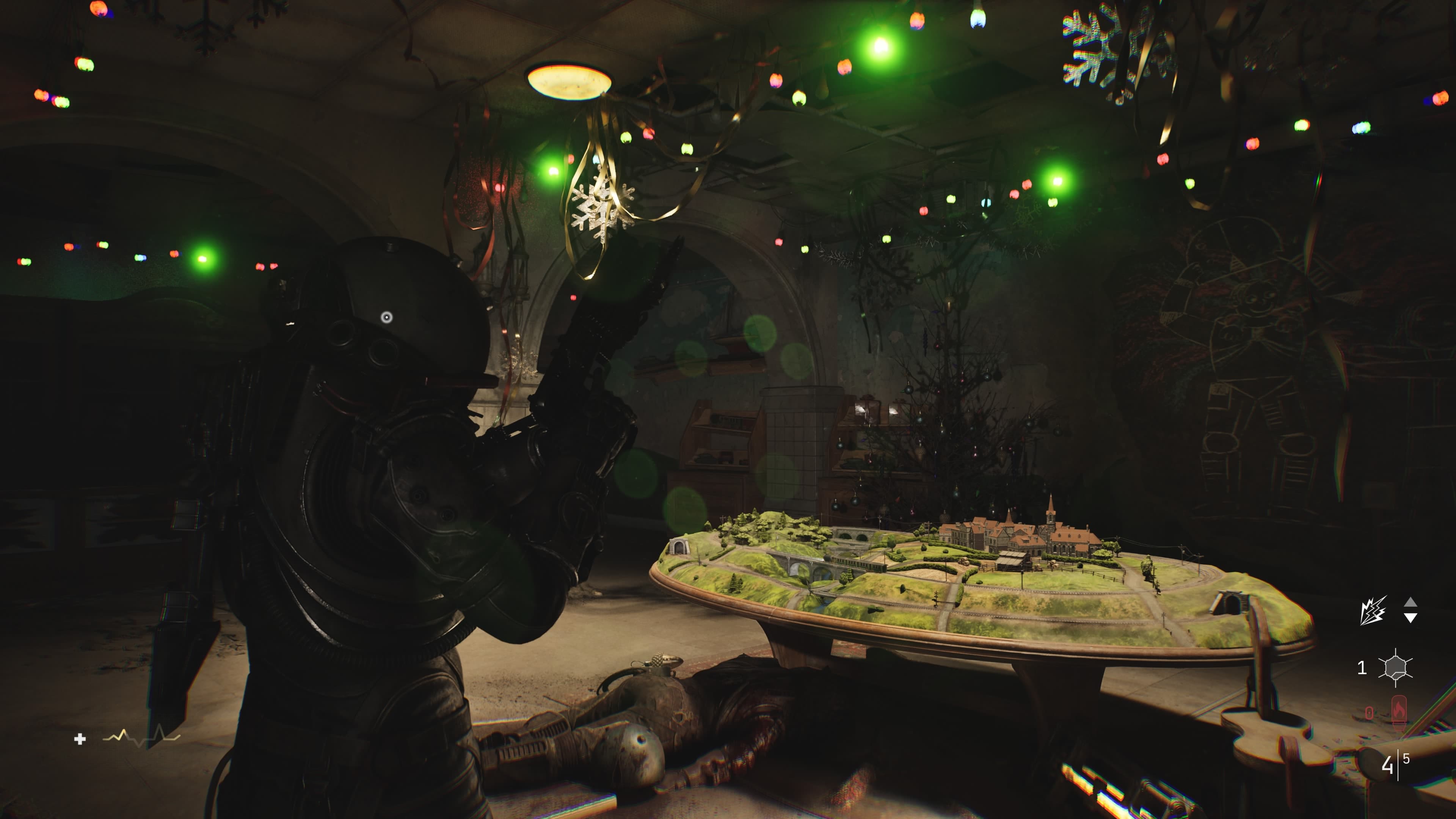Click the upward ability cycle arrow
Image resolution: width=1456 pixels, height=819 pixels.
pyautogui.click(x=1410, y=602)
